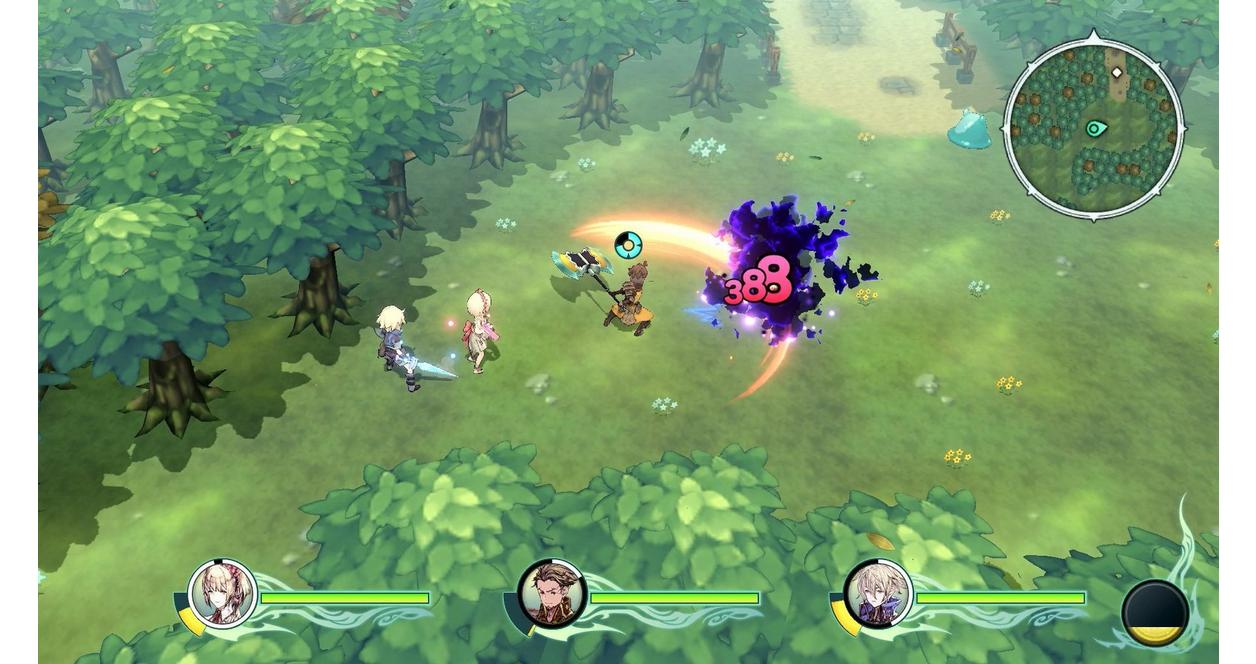1256x664 pixels.
Task: Select the pink-haired girl party portrait
Action: [x=222, y=594]
